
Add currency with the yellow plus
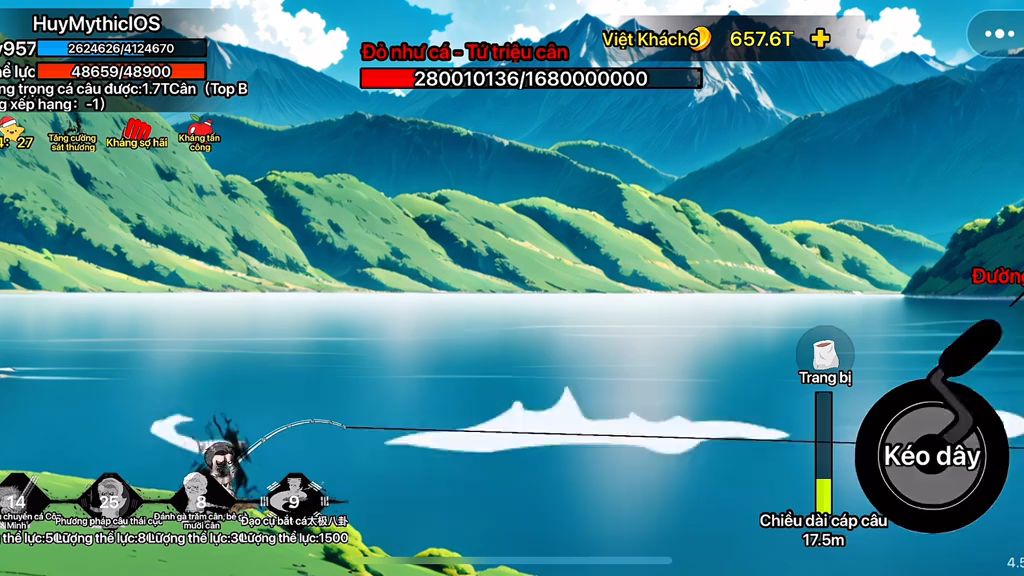pos(820,39)
